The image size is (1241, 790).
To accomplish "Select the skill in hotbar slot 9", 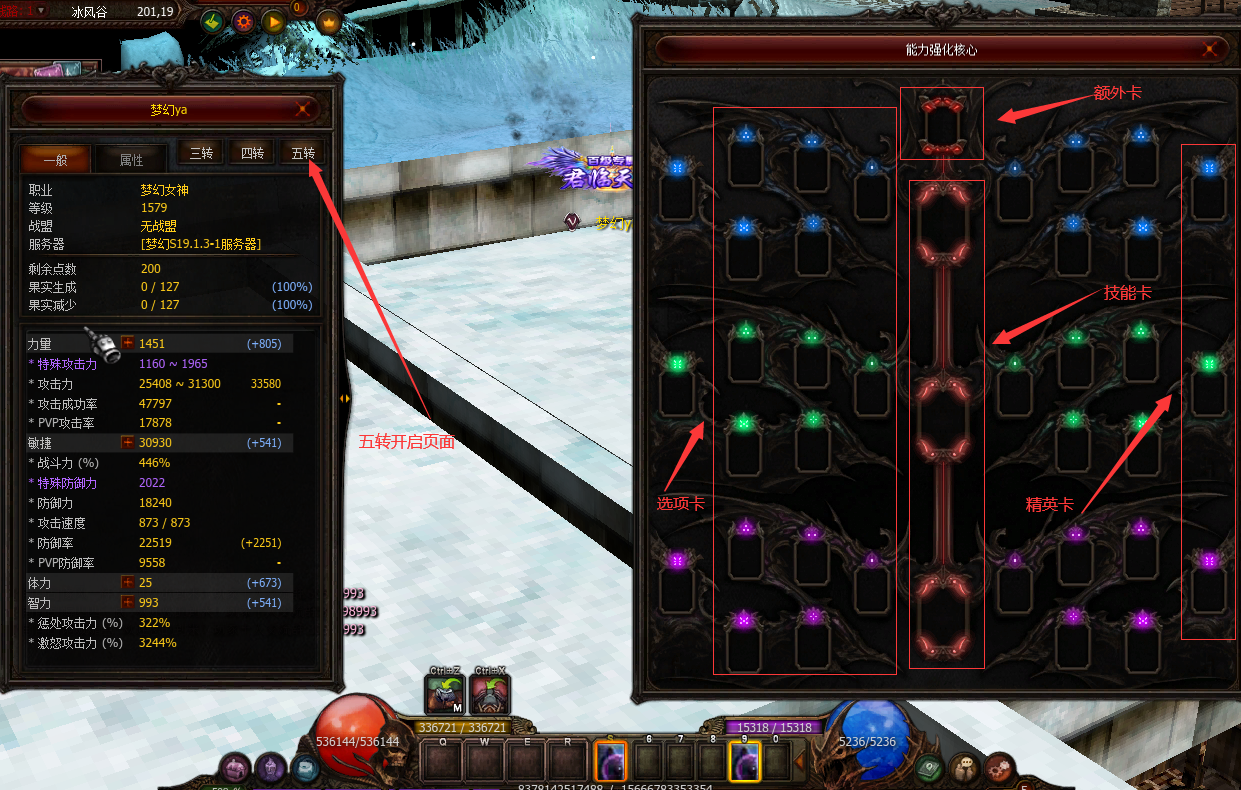I will [x=745, y=762].
